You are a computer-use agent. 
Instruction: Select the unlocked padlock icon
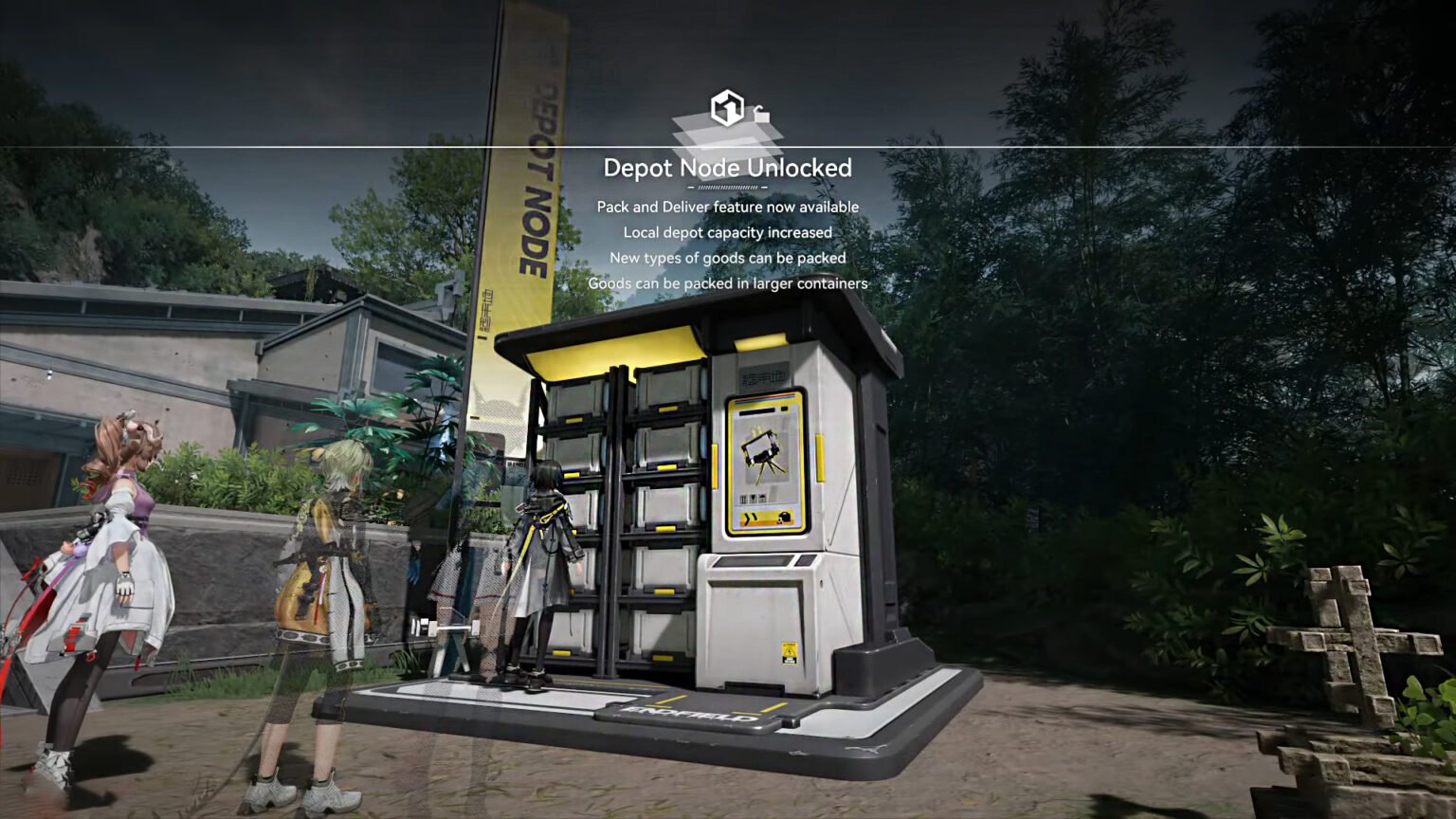[x=760, y=116]
